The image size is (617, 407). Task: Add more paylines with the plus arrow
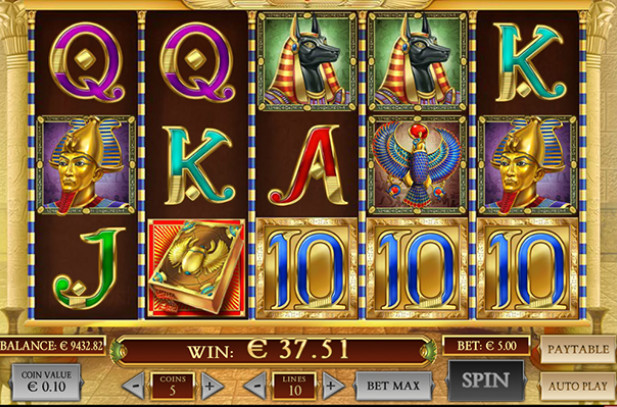coord(332,386)
